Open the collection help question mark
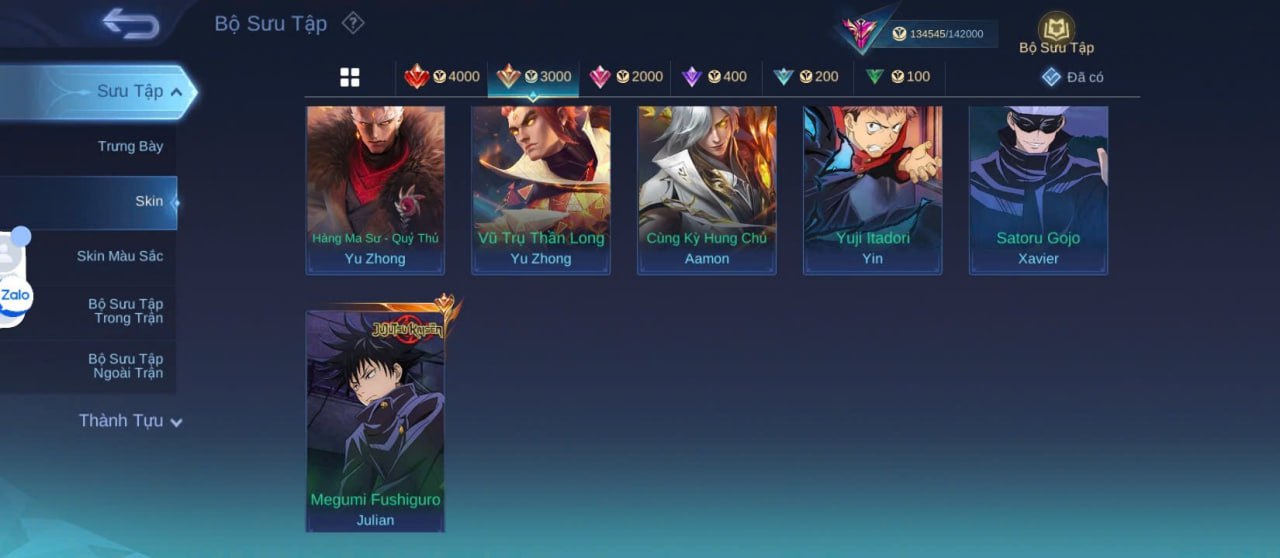The height and width of the screenshot is (558, 1280). [x=353, y=23]
